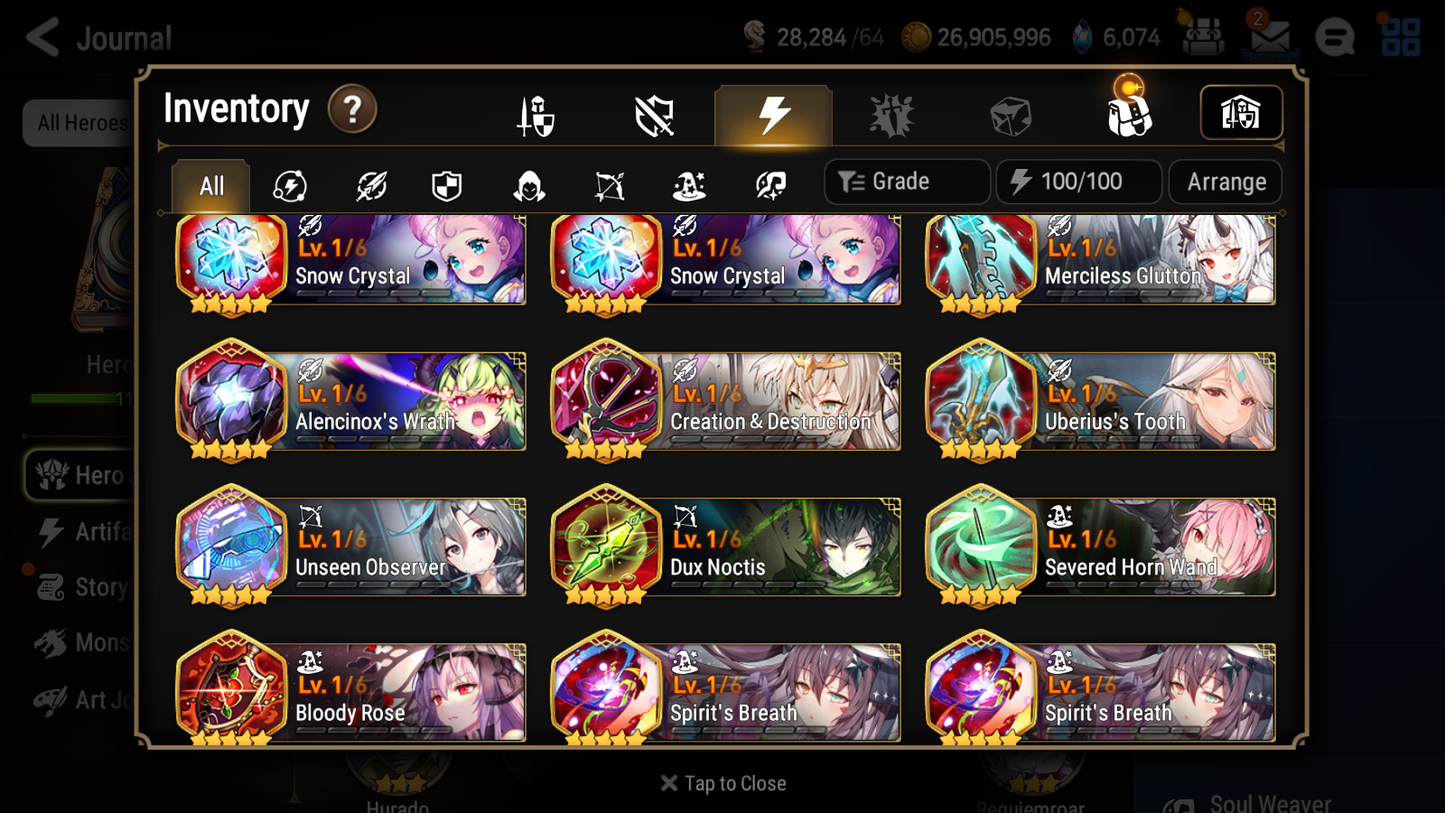The width and height of the screenshot is (1445, 813).
Task: Open the Inventory help question mark
Action: (x=352, y=110)
